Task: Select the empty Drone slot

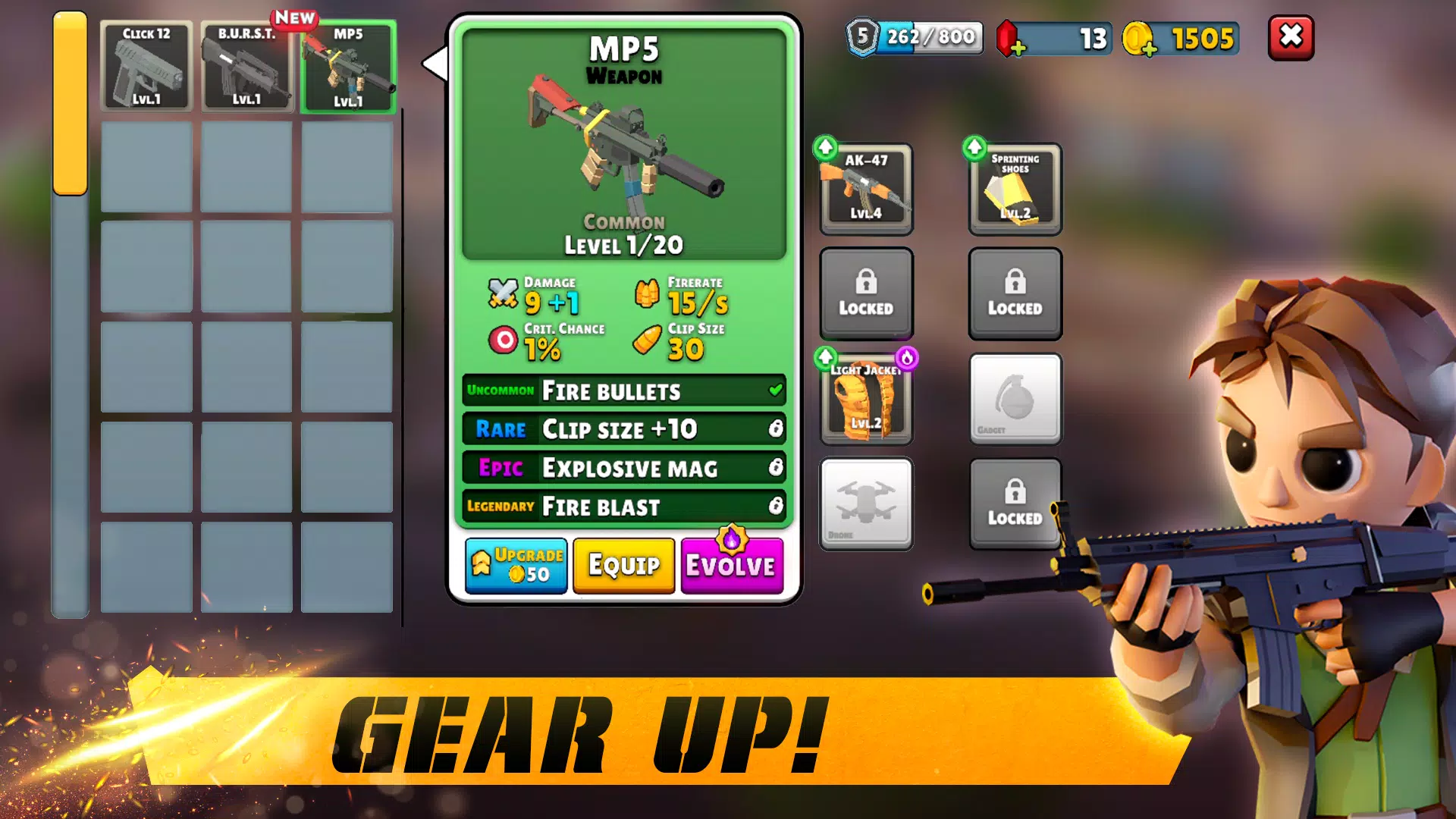Action: point(866,504)
